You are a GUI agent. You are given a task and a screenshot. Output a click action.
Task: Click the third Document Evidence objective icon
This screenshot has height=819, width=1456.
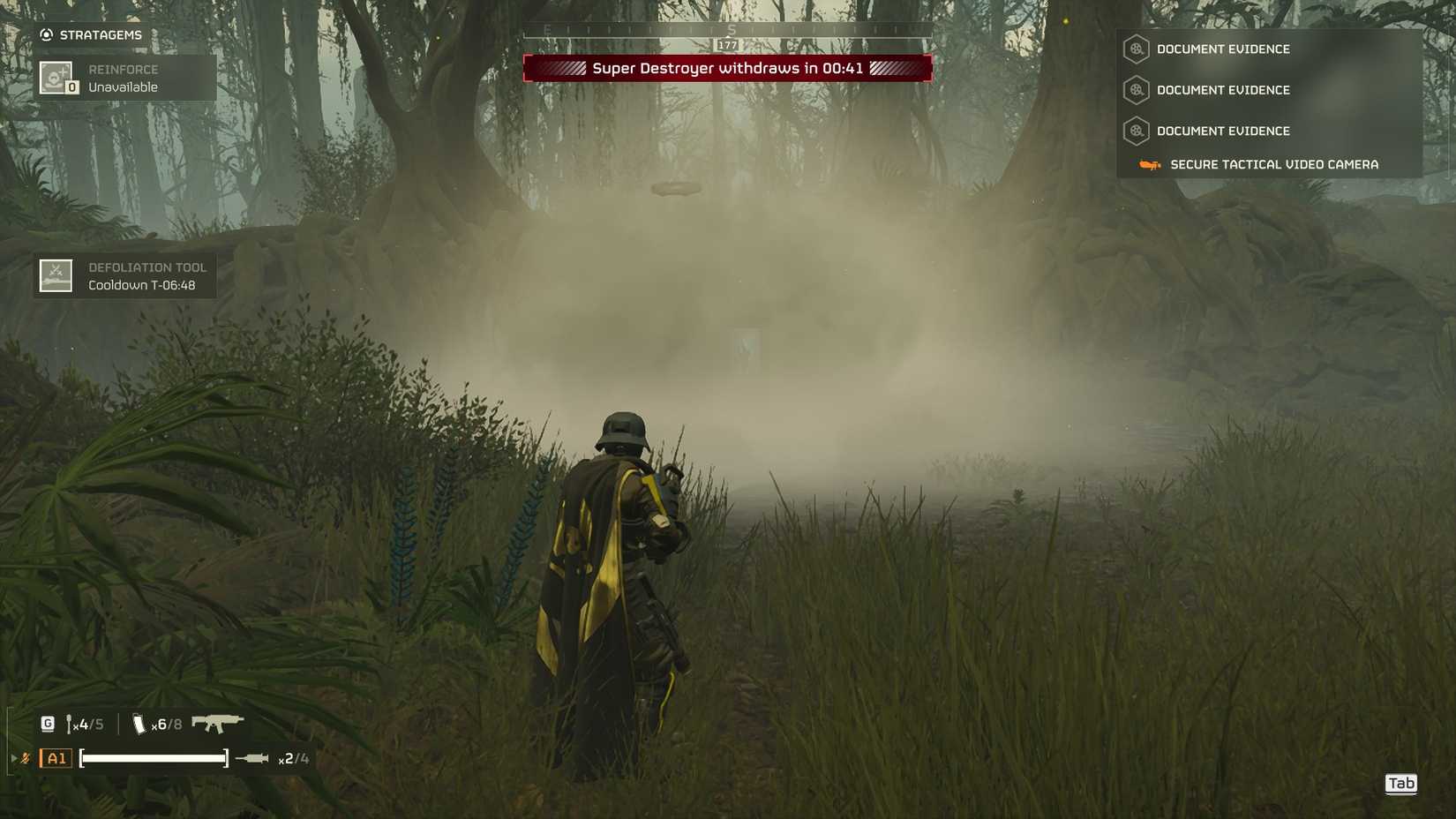click(1135, 131)
